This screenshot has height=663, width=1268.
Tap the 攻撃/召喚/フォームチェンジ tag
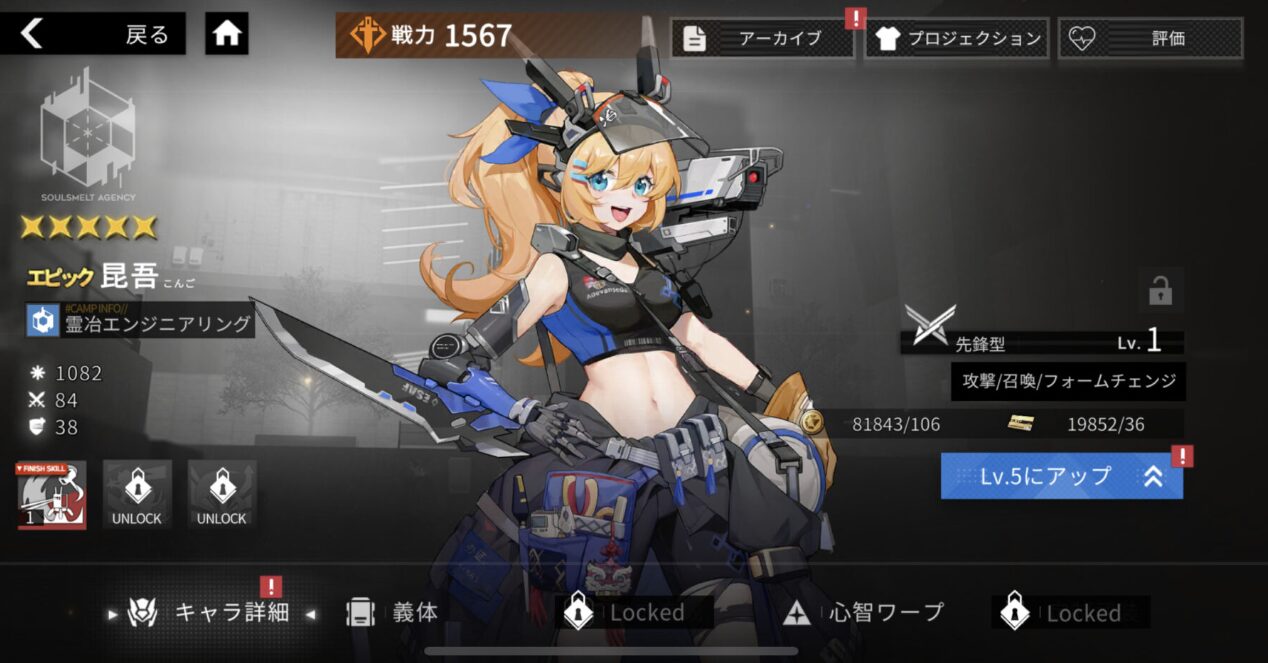point(1068,381)
